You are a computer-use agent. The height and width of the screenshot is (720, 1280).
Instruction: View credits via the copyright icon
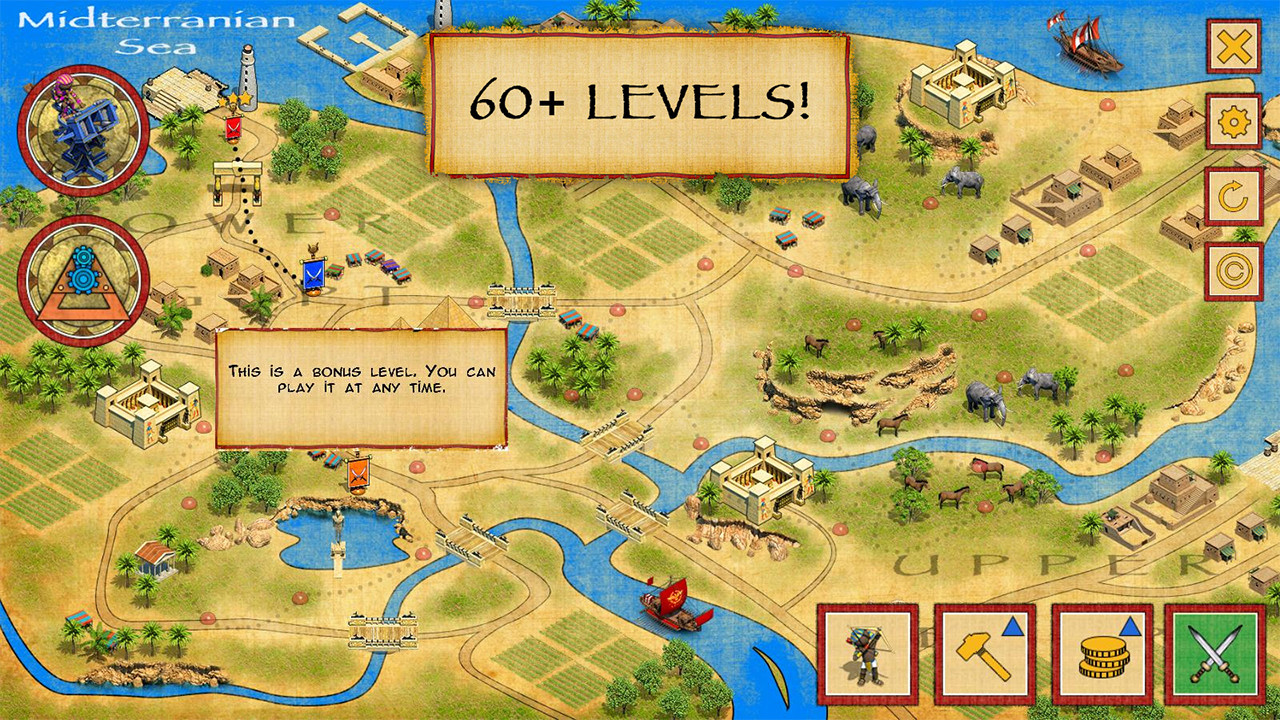[1234, 270]
